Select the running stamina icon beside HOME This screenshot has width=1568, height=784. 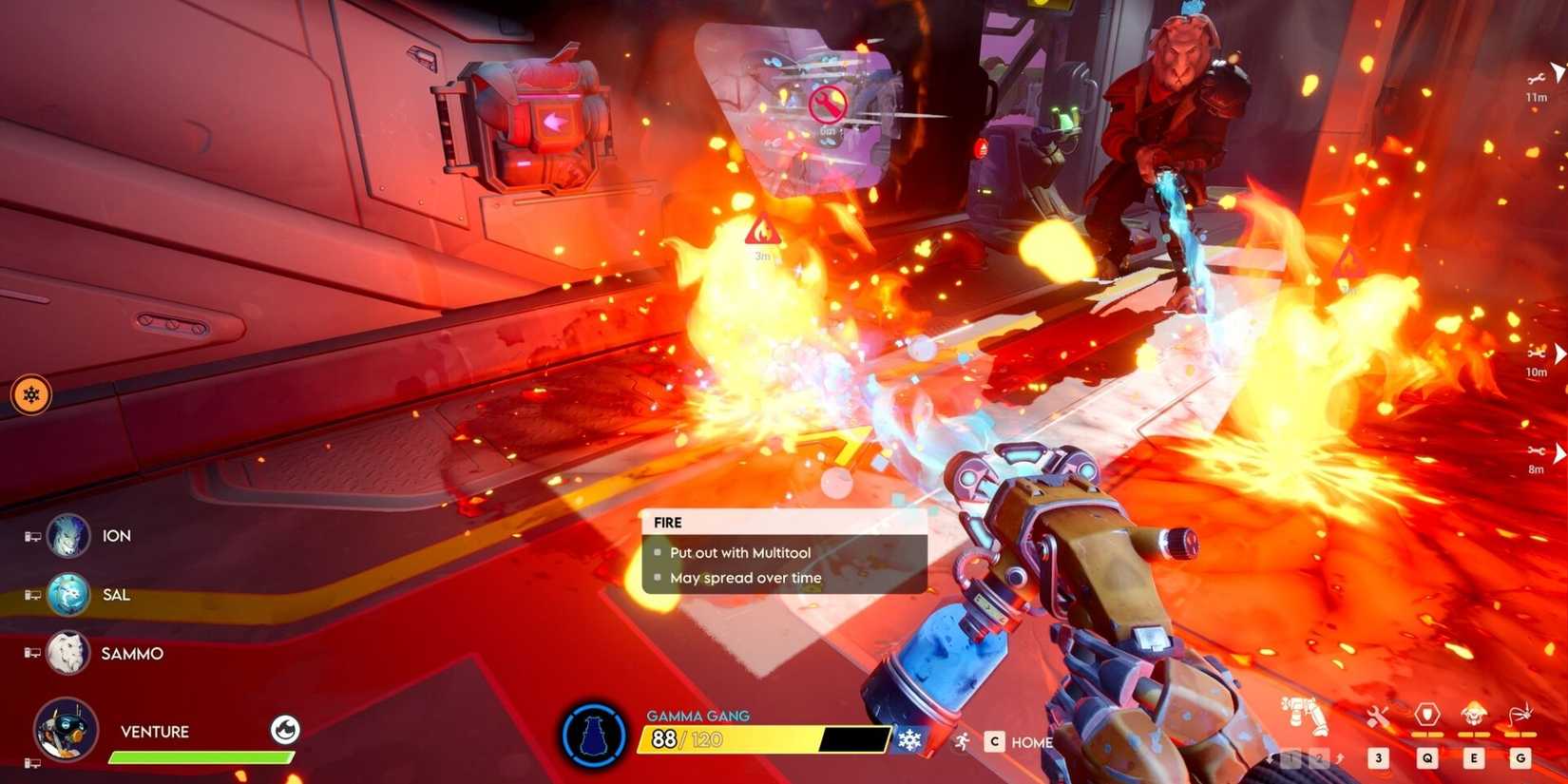pyautogui.click(x=962, y=741)
